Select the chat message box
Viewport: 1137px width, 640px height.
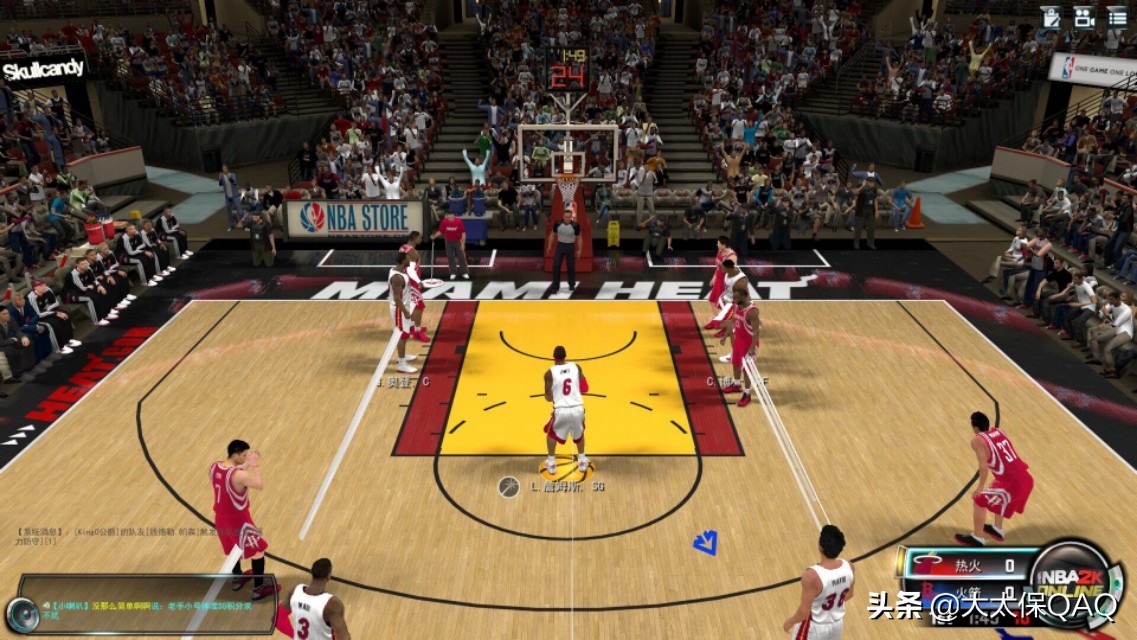tap(150, 604)
